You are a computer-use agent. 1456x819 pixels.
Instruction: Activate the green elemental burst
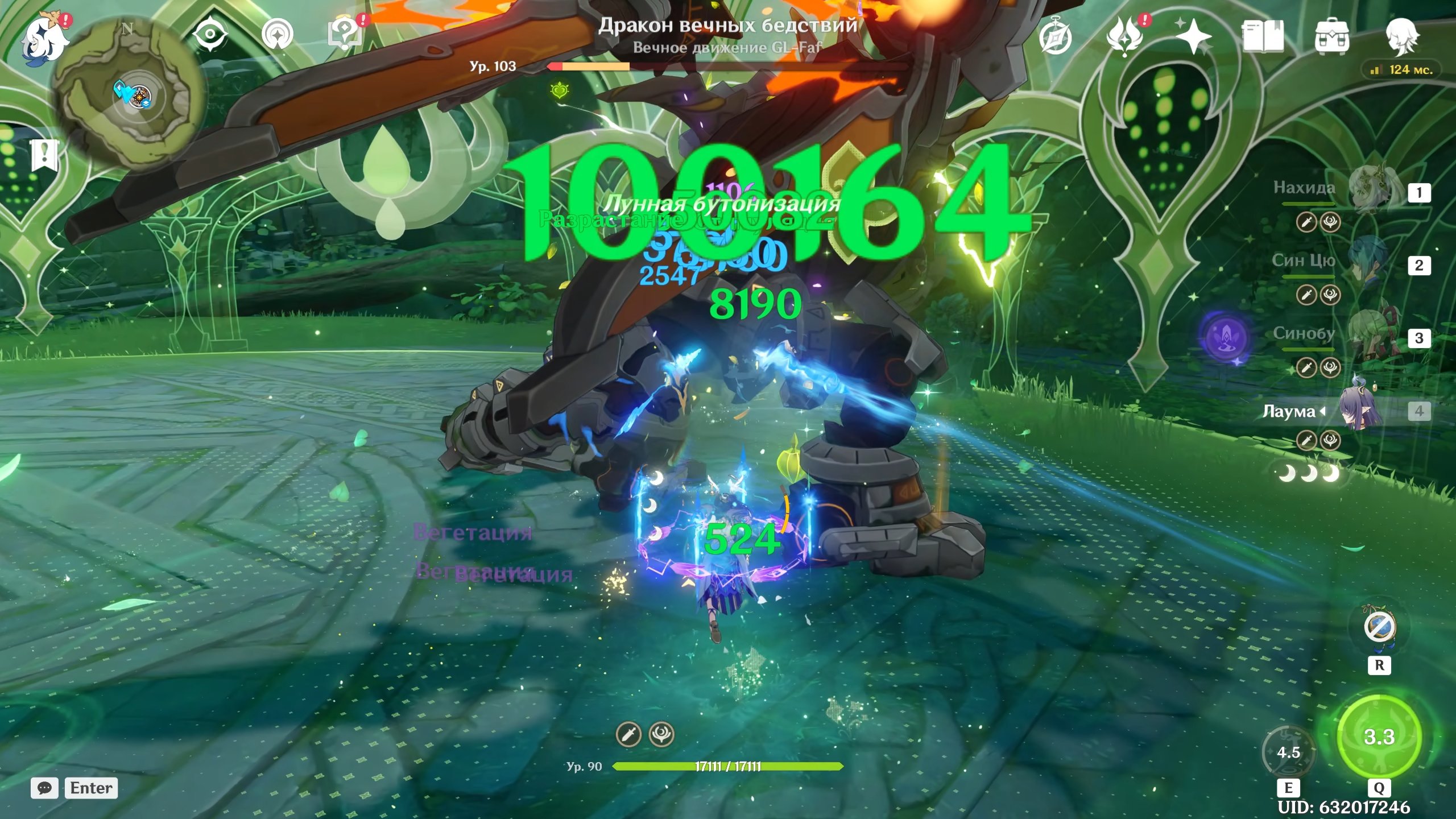coord(1379,736)
